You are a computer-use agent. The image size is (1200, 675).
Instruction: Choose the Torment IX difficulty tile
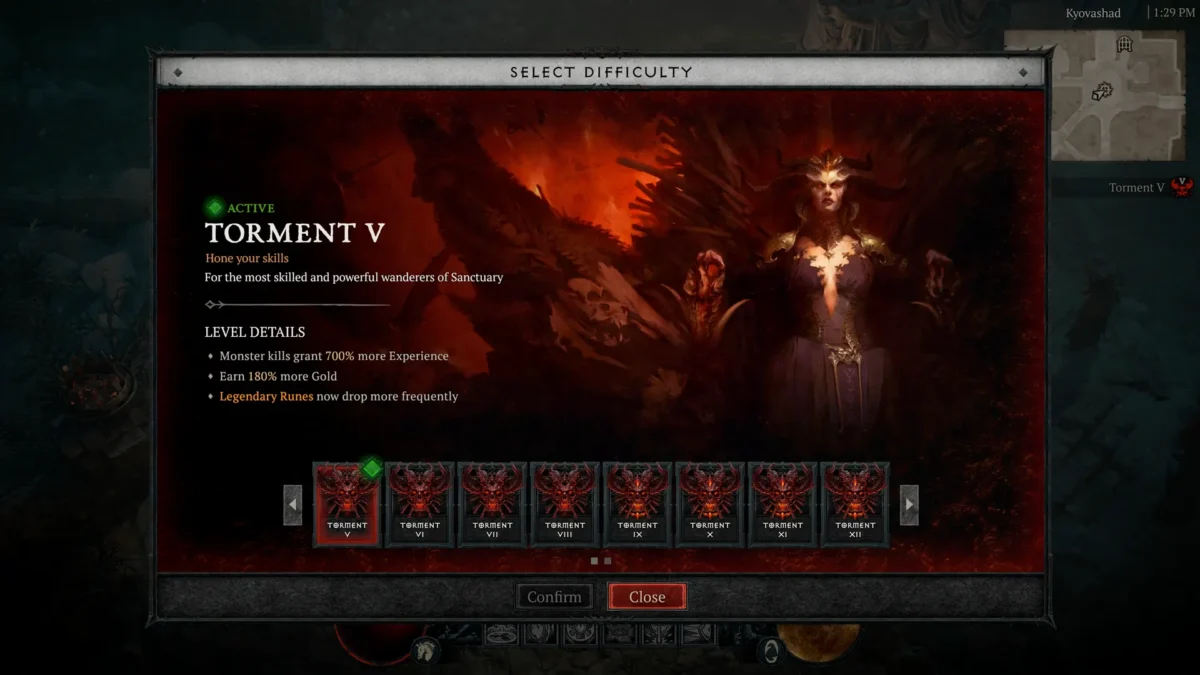(638, 504)
